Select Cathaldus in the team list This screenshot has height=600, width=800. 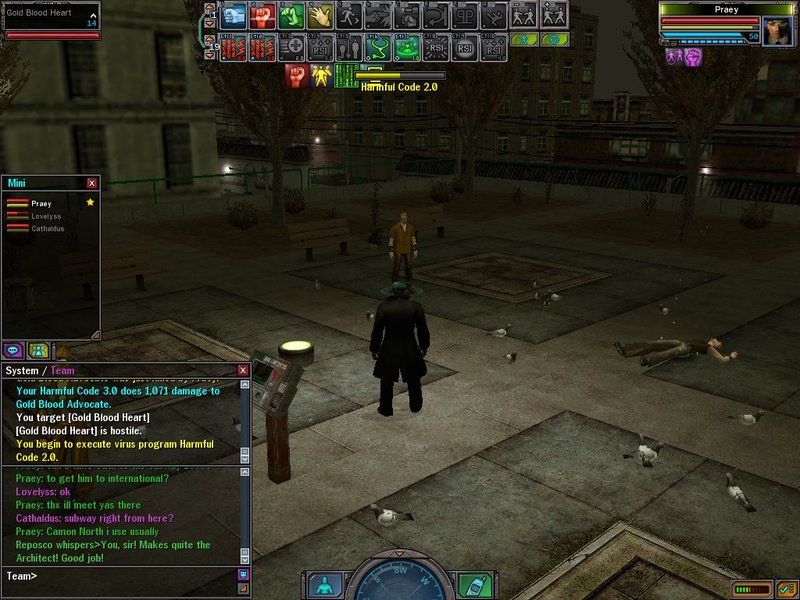click(47, 227)
